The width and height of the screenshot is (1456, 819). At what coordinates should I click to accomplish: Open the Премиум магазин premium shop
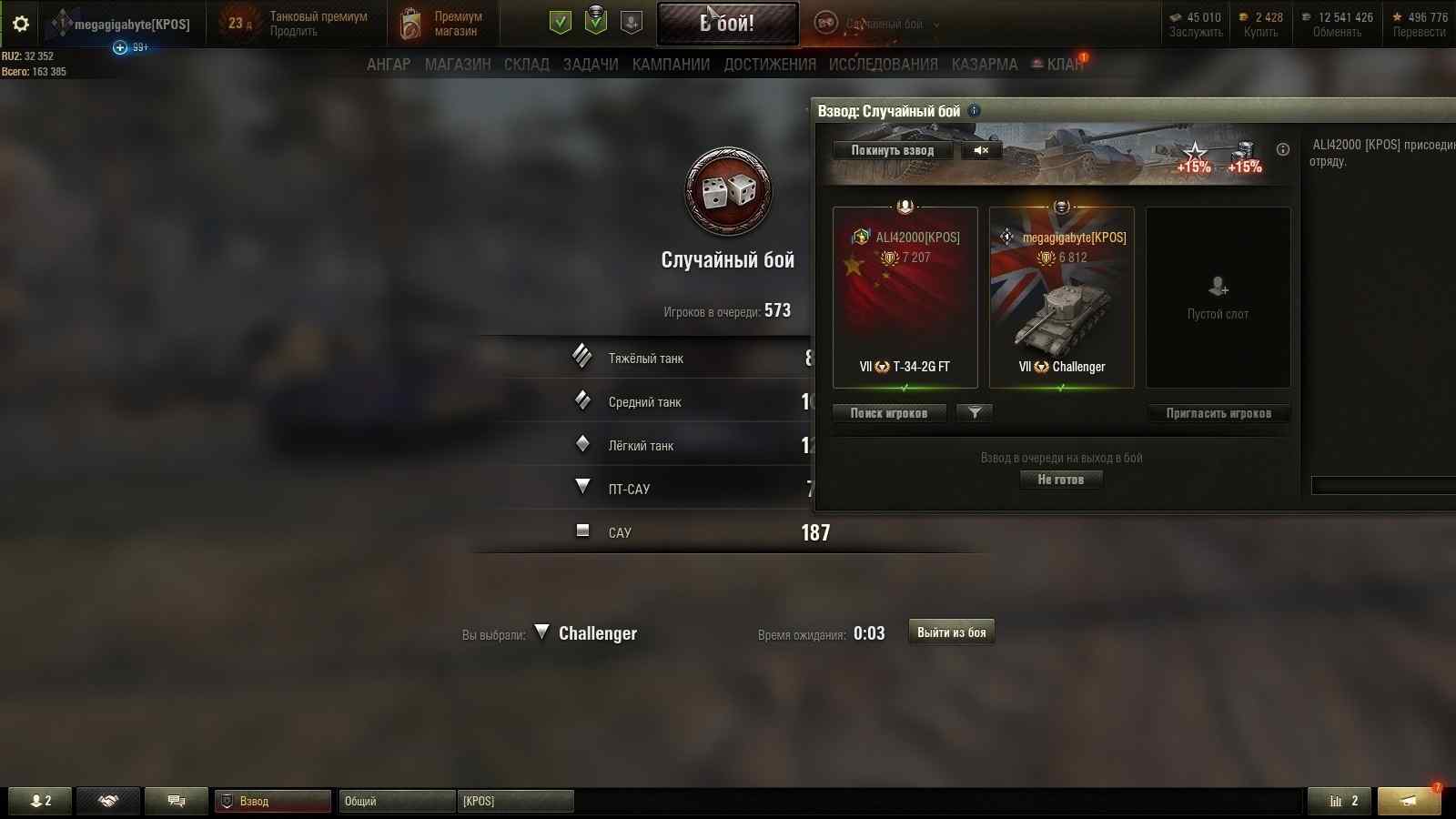pos(443,24)
